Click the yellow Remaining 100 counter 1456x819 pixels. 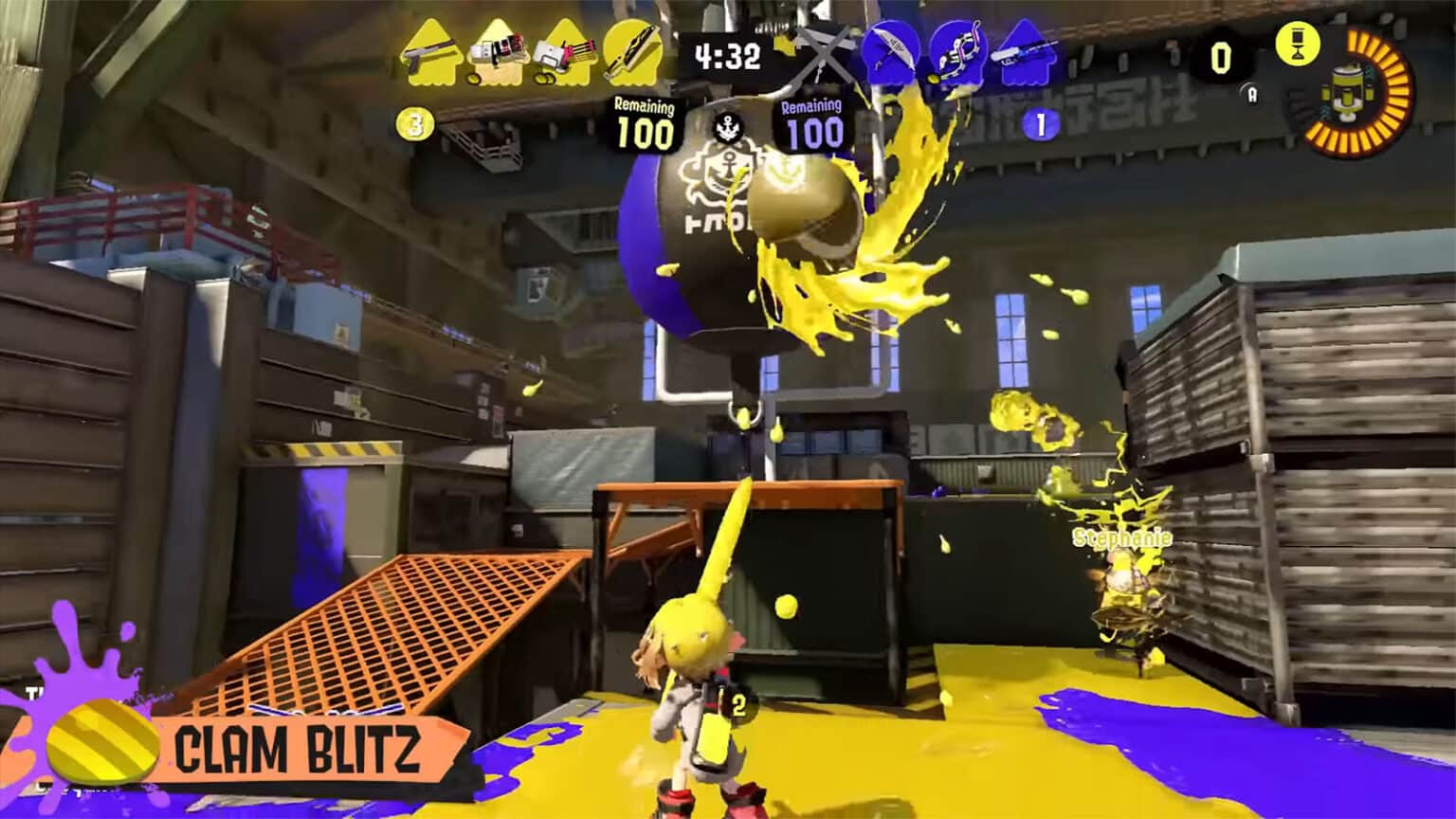click(643, 123)
